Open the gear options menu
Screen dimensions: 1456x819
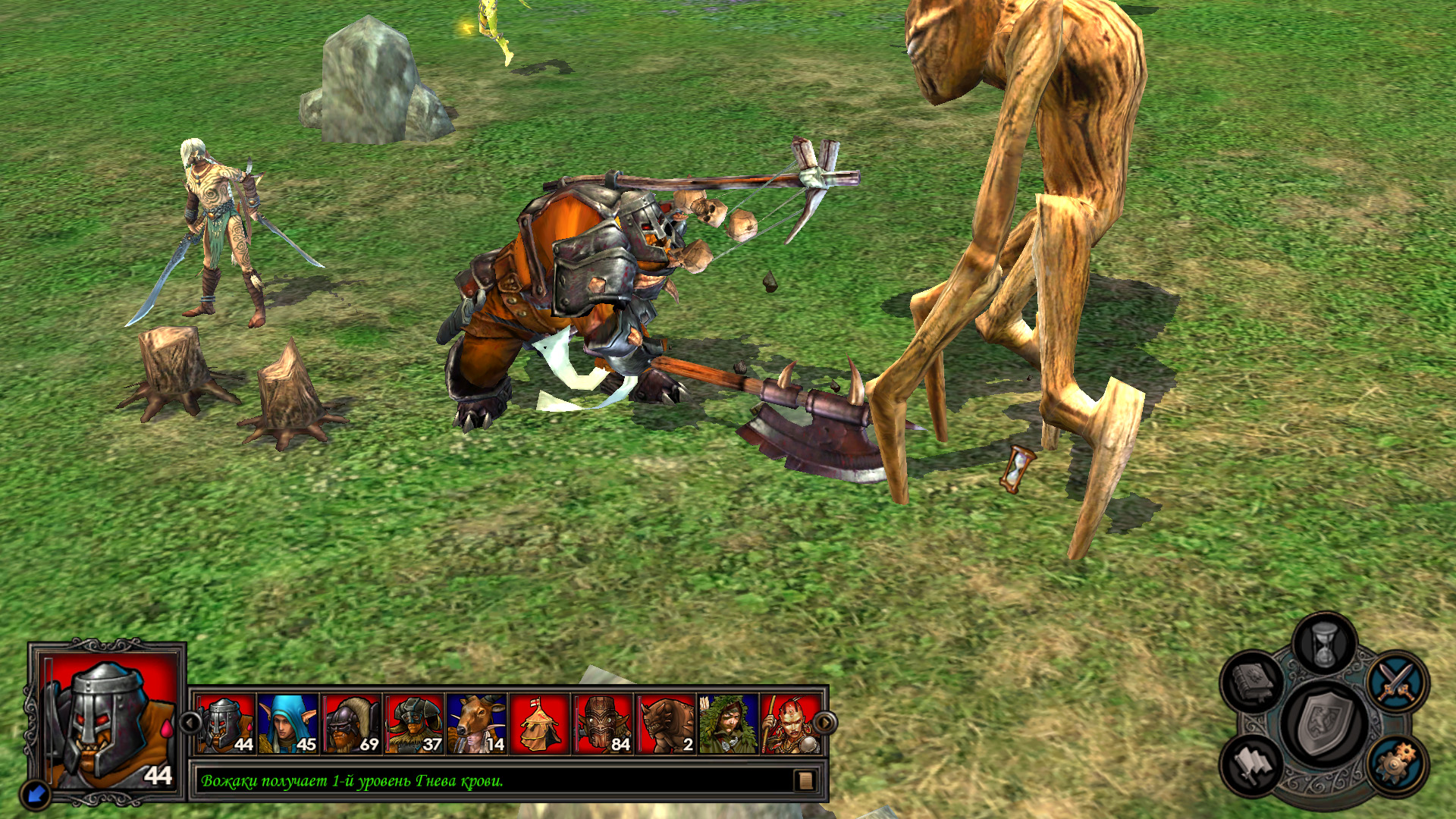(1398, 763)
